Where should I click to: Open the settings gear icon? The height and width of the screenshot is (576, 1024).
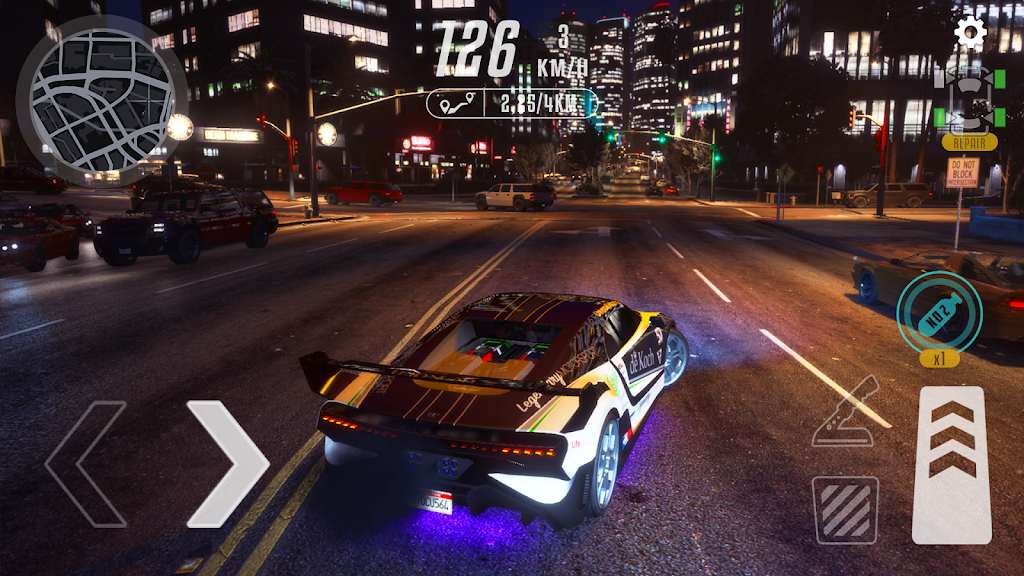pyautogui.click(x=970, y=34)
